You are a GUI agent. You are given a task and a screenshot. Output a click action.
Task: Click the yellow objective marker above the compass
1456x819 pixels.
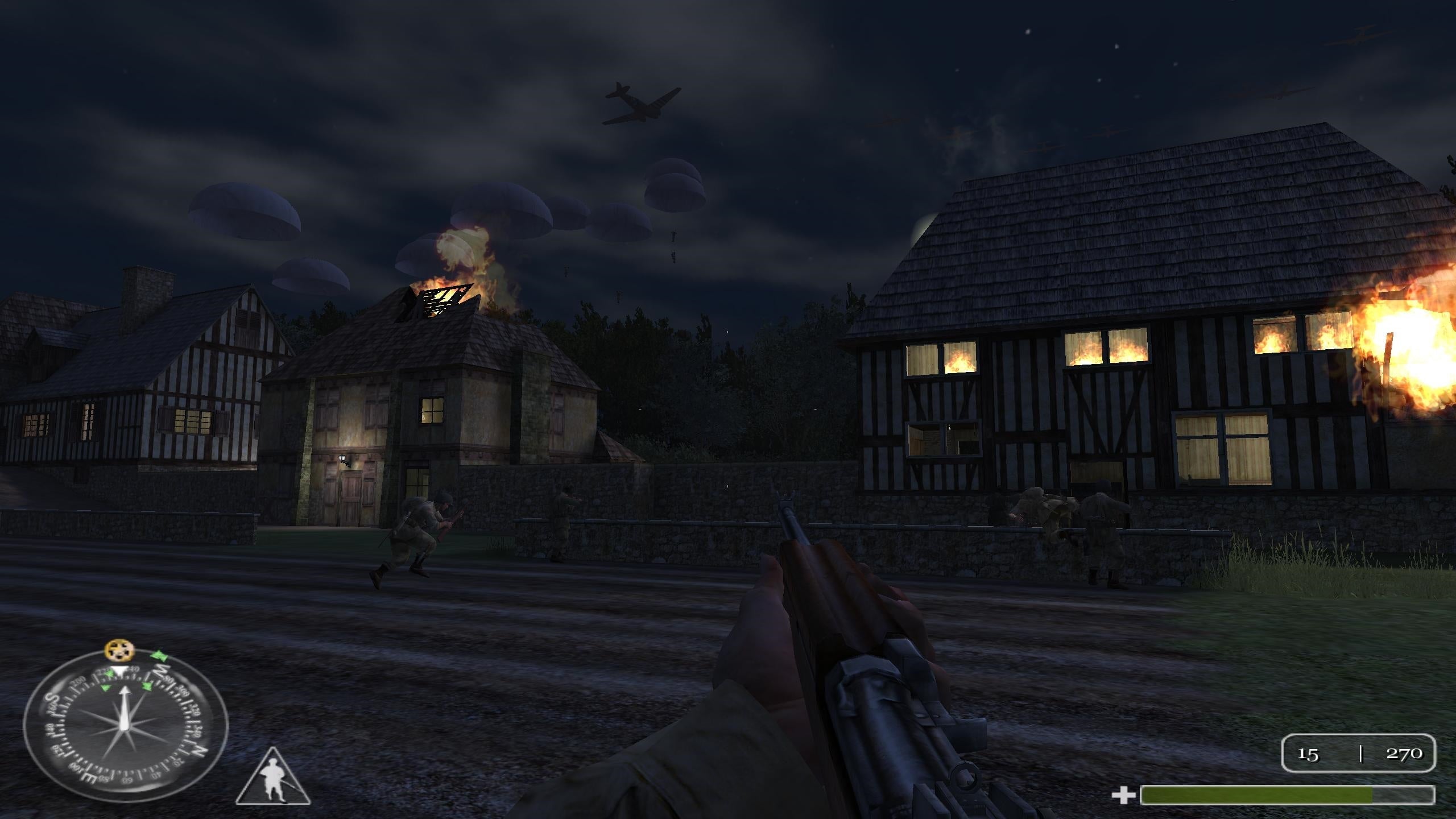pyautogui.click(x=119, y=651)
